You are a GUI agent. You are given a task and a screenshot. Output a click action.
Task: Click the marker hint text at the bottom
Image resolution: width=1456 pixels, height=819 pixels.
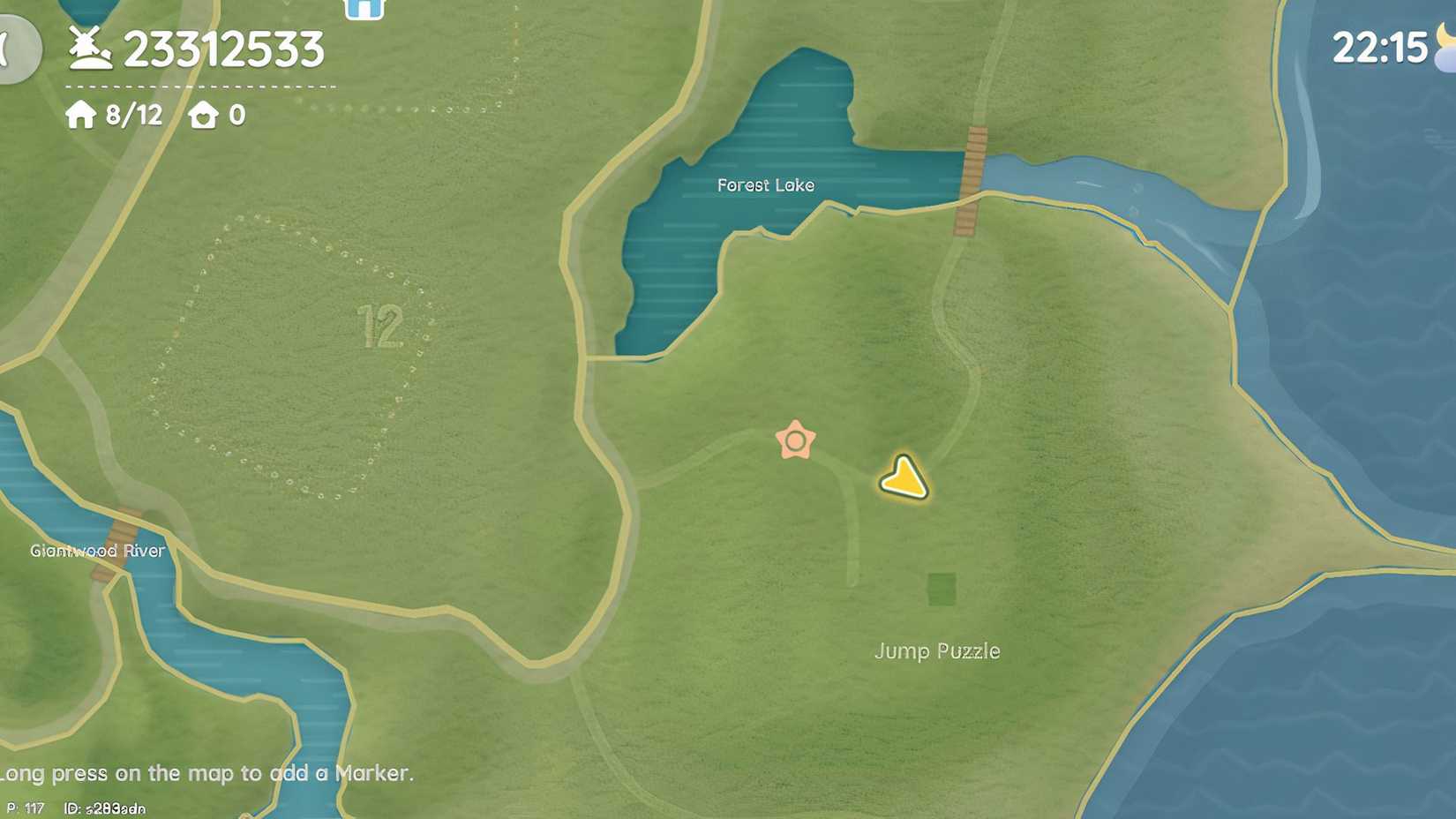[207, 773]
